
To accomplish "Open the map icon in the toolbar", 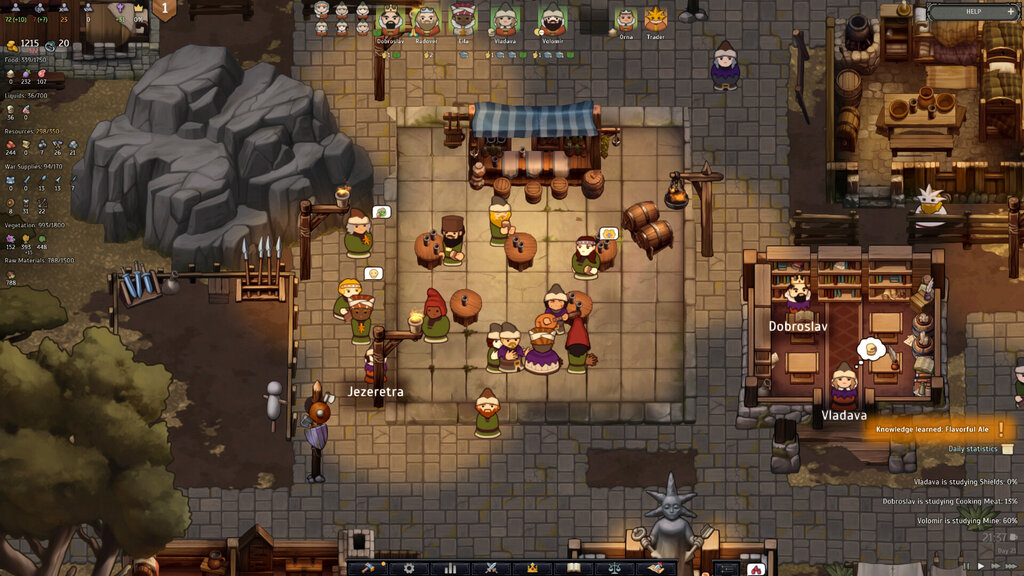I will (655, 568).
